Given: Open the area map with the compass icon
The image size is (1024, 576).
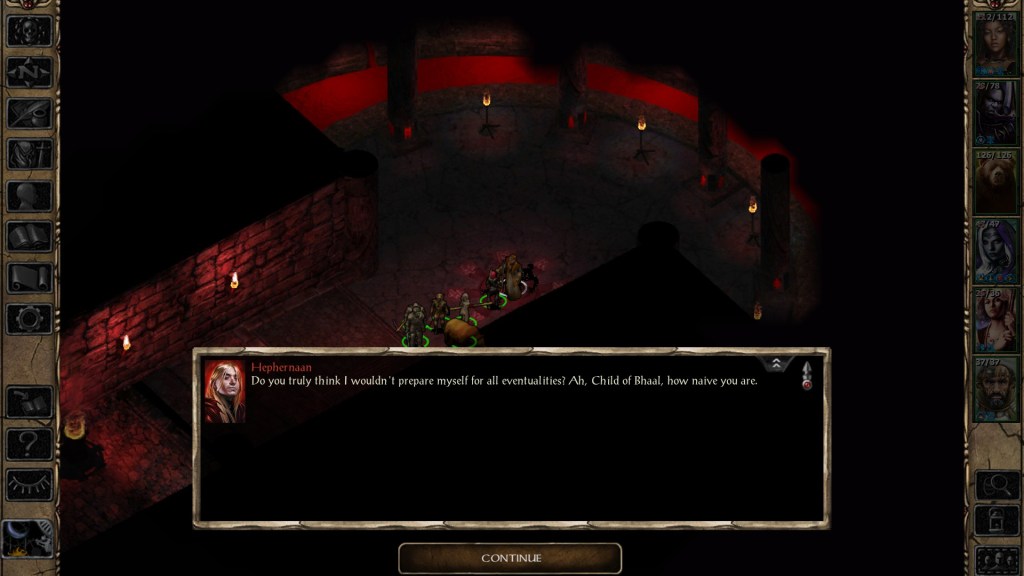Looking at the screenshot, I should tap(29, 72).
